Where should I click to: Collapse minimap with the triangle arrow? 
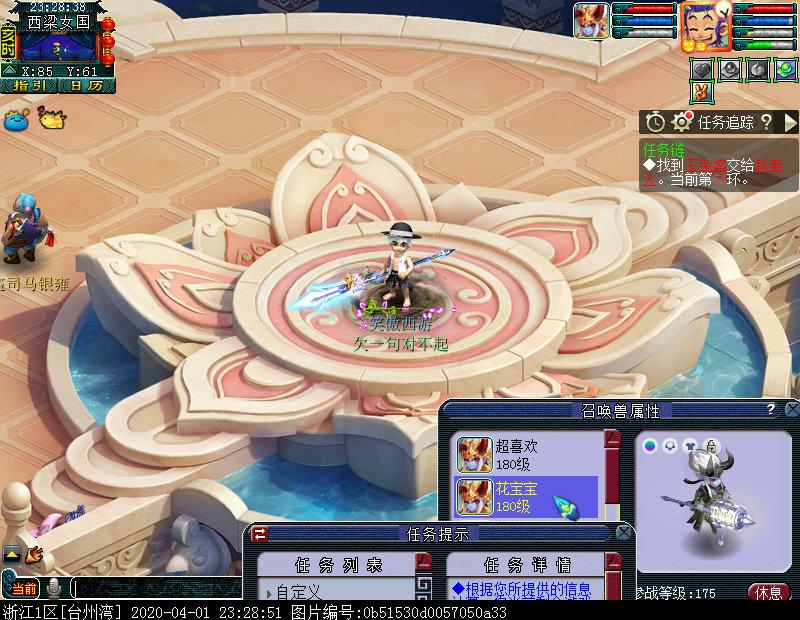(9, 71)
